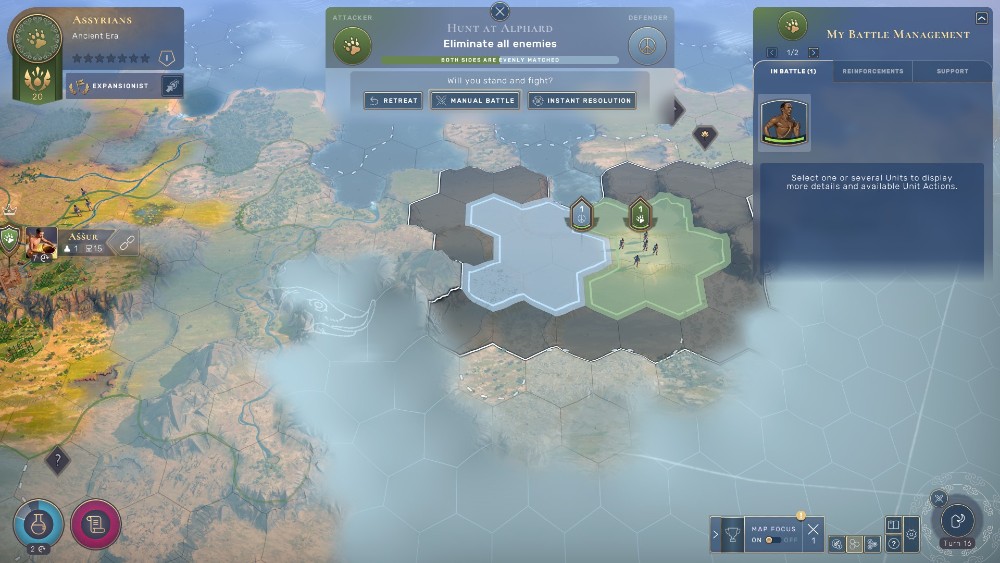Expand the trophy notifications panel arrow
The width and height of the screenshot is (1000, 563).
click(x=715, y=535)
